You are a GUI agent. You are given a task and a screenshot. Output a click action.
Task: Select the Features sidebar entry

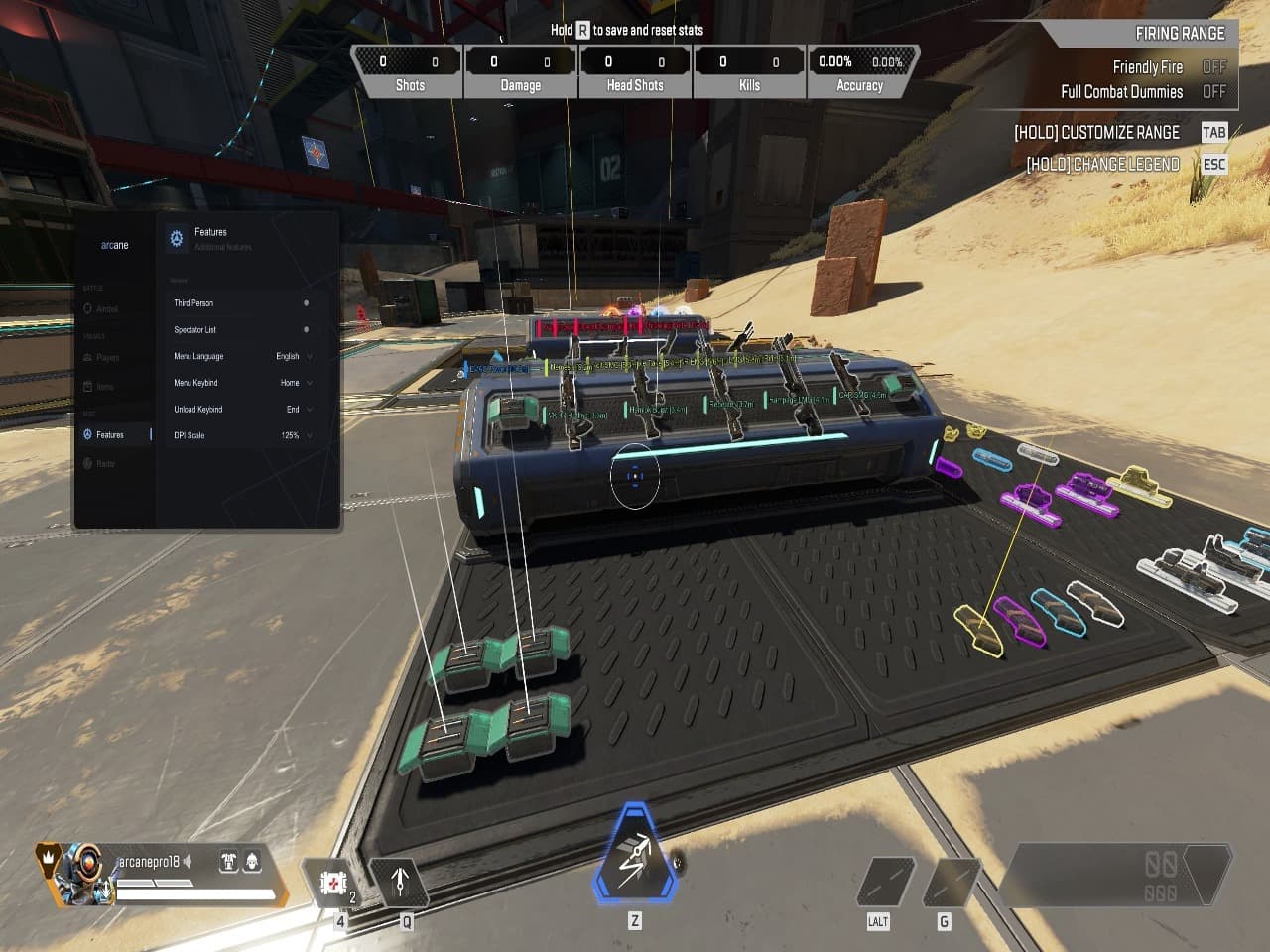pyautogui.click(x=109, y=435)
